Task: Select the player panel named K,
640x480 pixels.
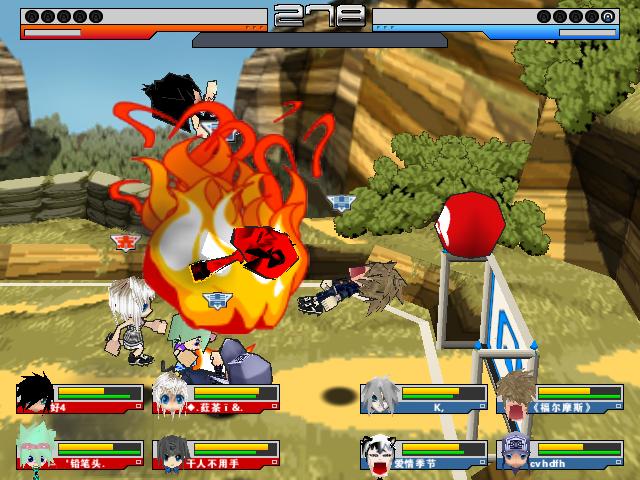Action: click(x=424, y=397)
